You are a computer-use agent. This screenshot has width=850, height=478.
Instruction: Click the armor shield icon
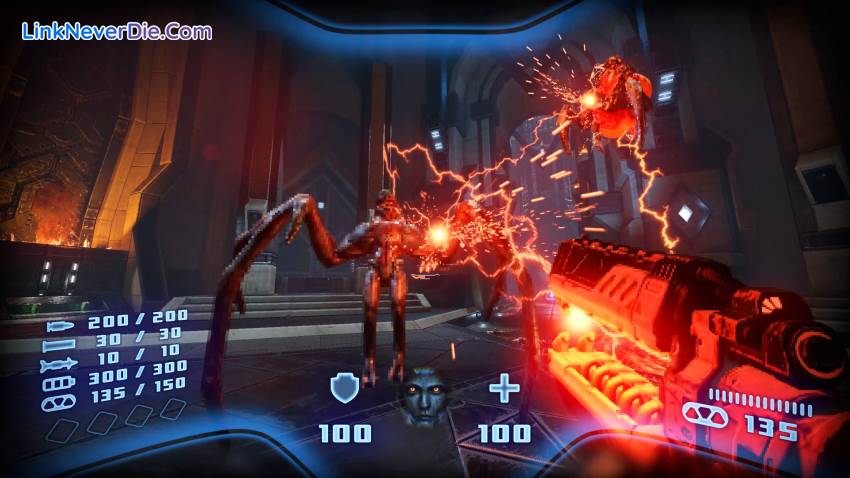343,388
